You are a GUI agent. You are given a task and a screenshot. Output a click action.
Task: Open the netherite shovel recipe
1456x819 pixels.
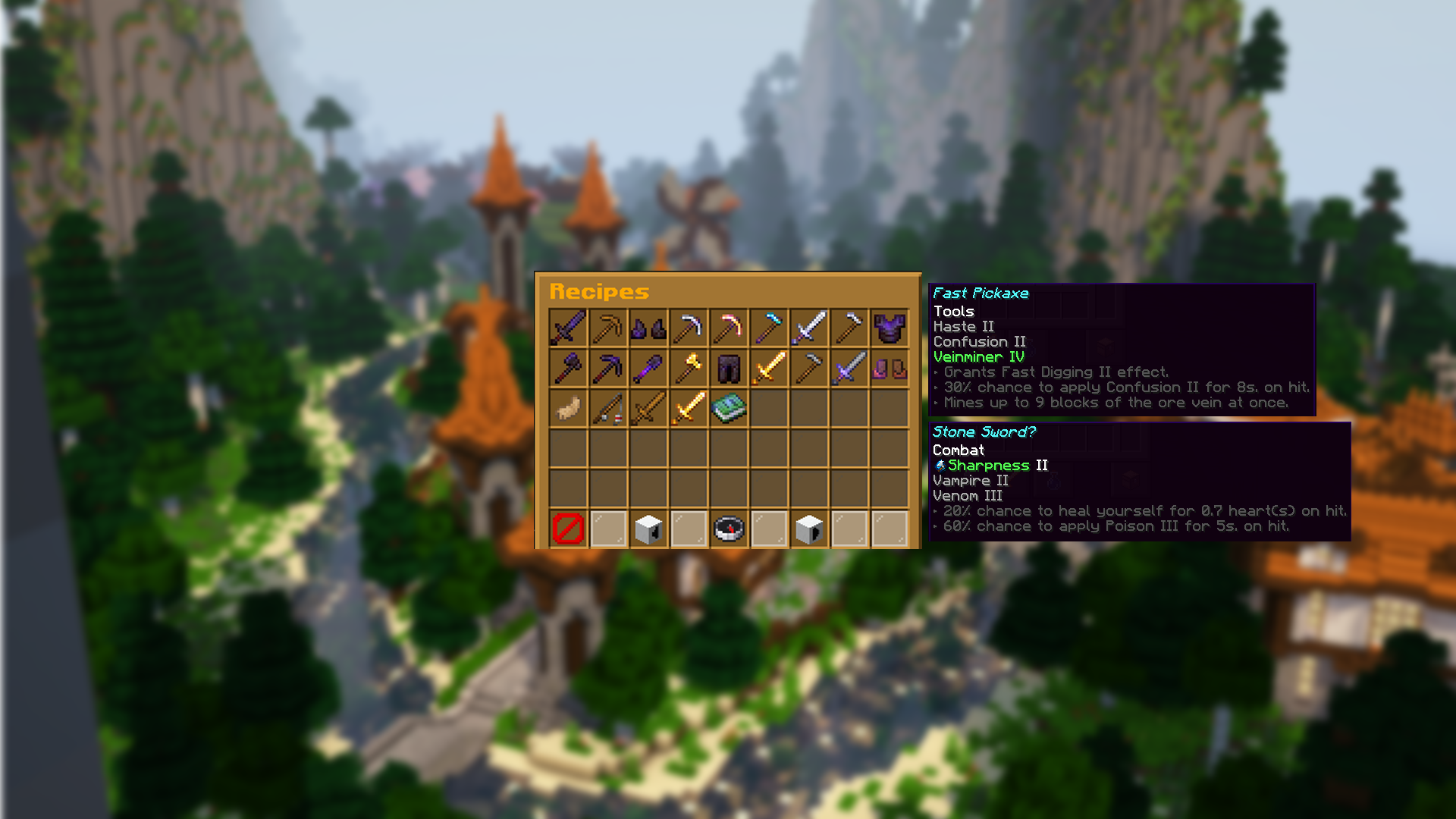648,366
